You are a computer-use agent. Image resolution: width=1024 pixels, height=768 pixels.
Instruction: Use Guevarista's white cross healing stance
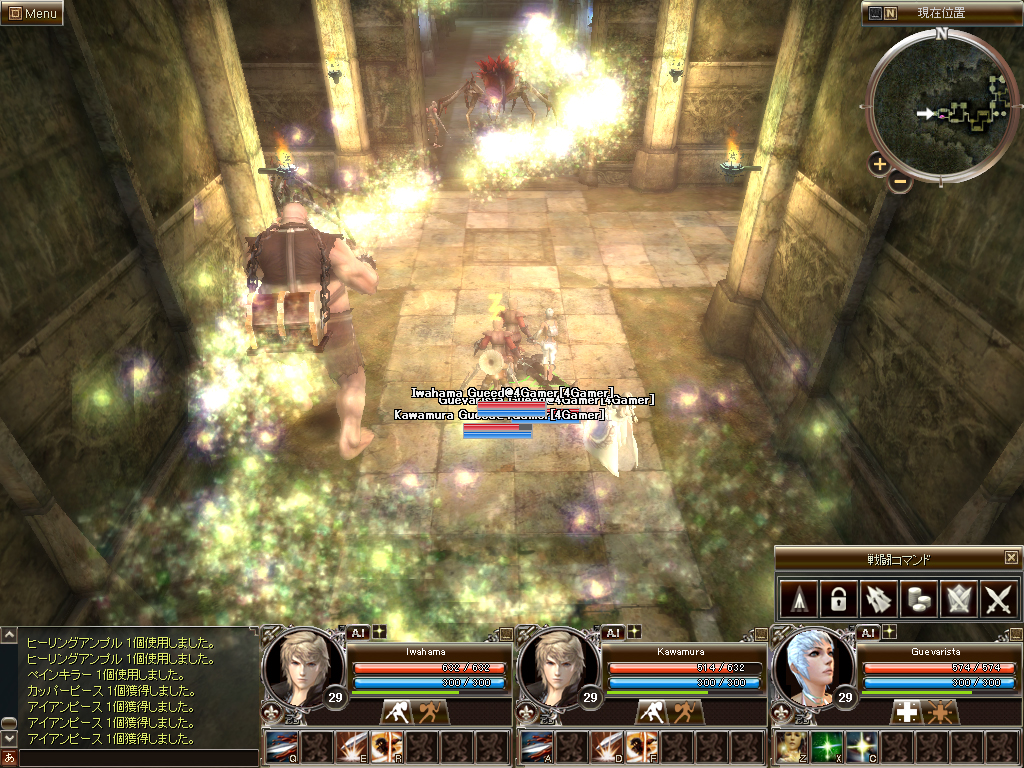pos(906,712)
